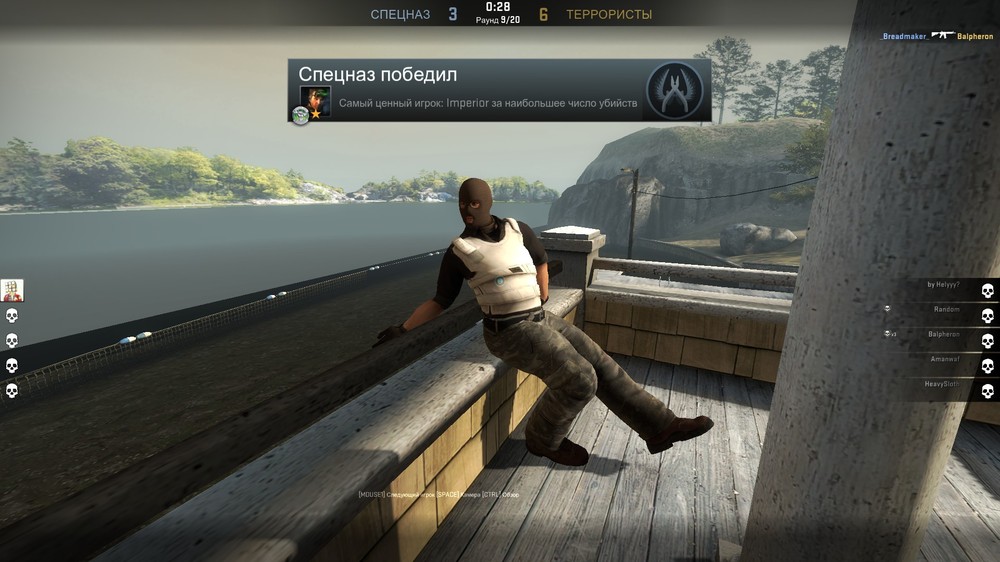The width and height of the screenshot is (1000, 562).
Task: Click the Counter-Terrorist emblem on win banner
Action: [675, 90]
